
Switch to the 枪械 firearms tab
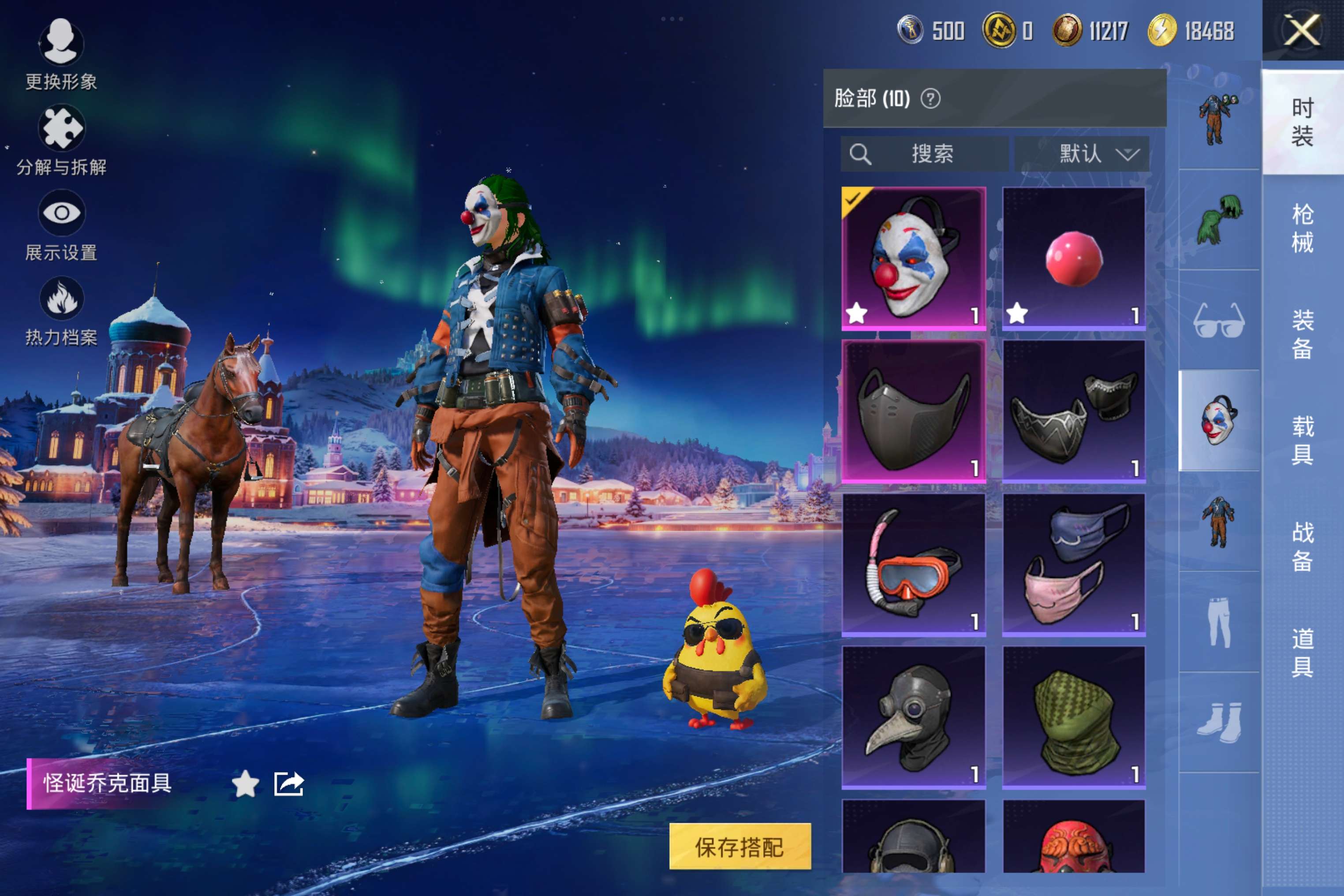[x=1302, y=228]
